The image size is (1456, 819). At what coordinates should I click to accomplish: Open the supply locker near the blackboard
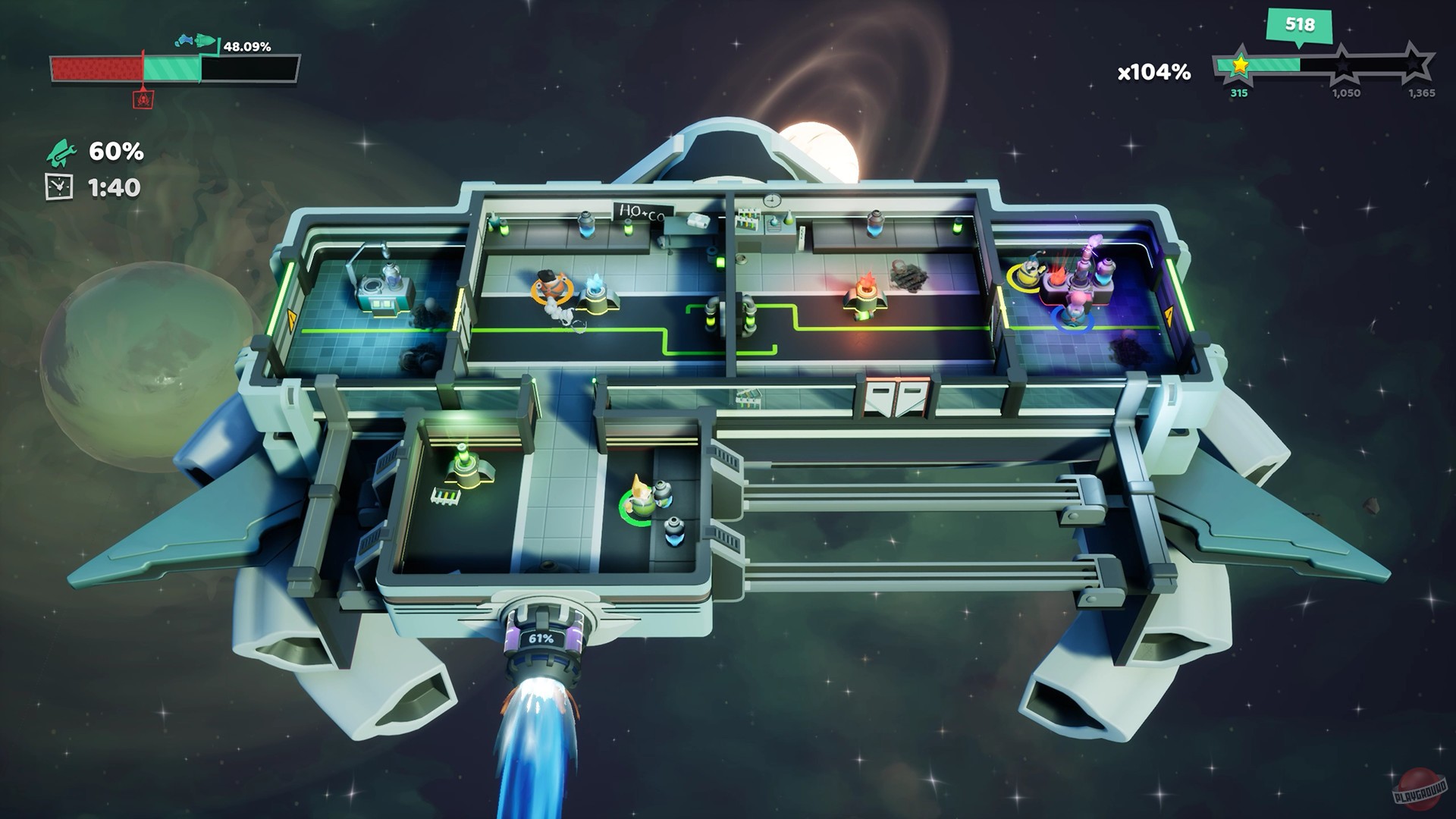click(x=698, y=222)
